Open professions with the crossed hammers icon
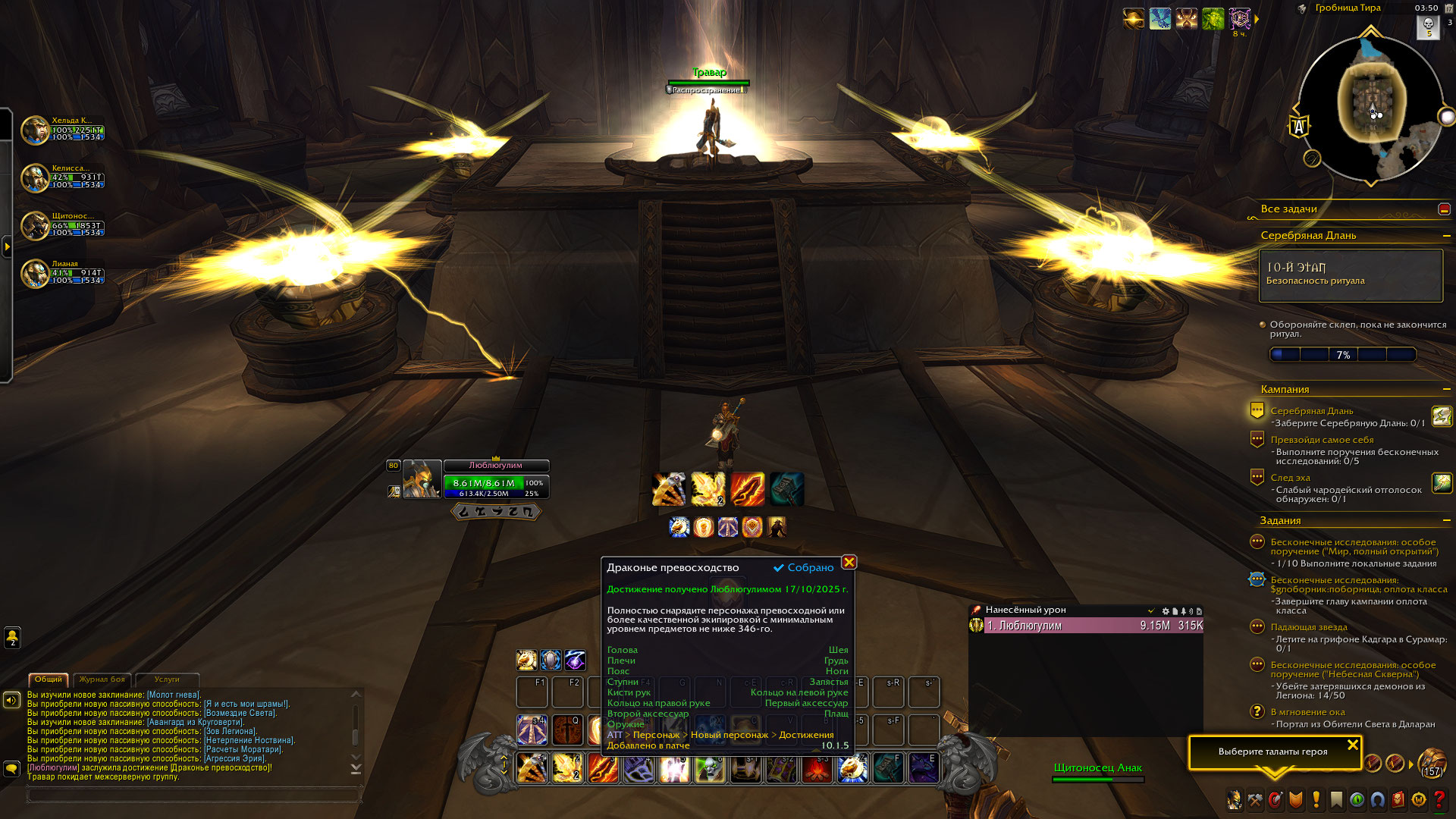 [x=1255, y=800]
